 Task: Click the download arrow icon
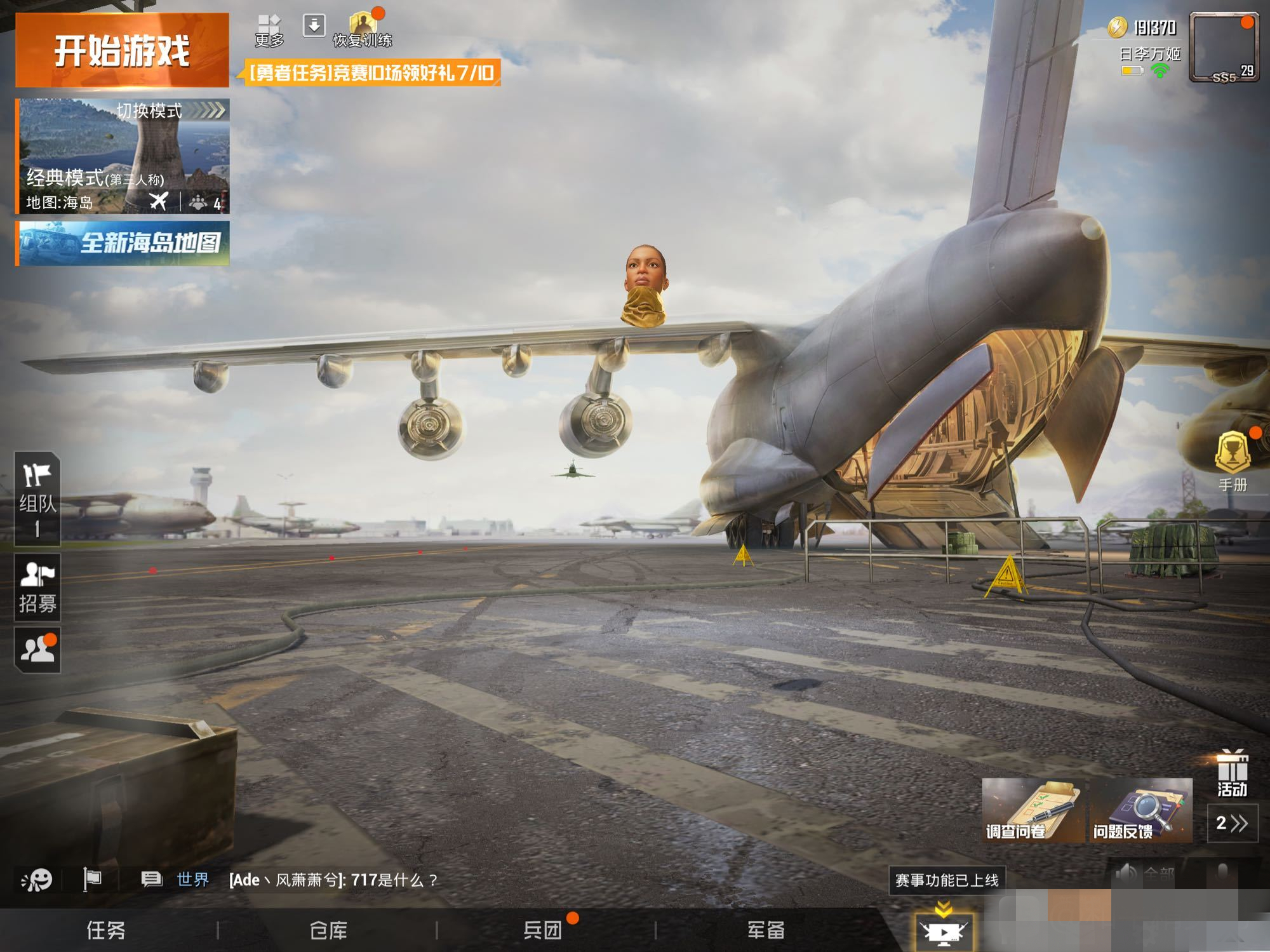point(314,26)
